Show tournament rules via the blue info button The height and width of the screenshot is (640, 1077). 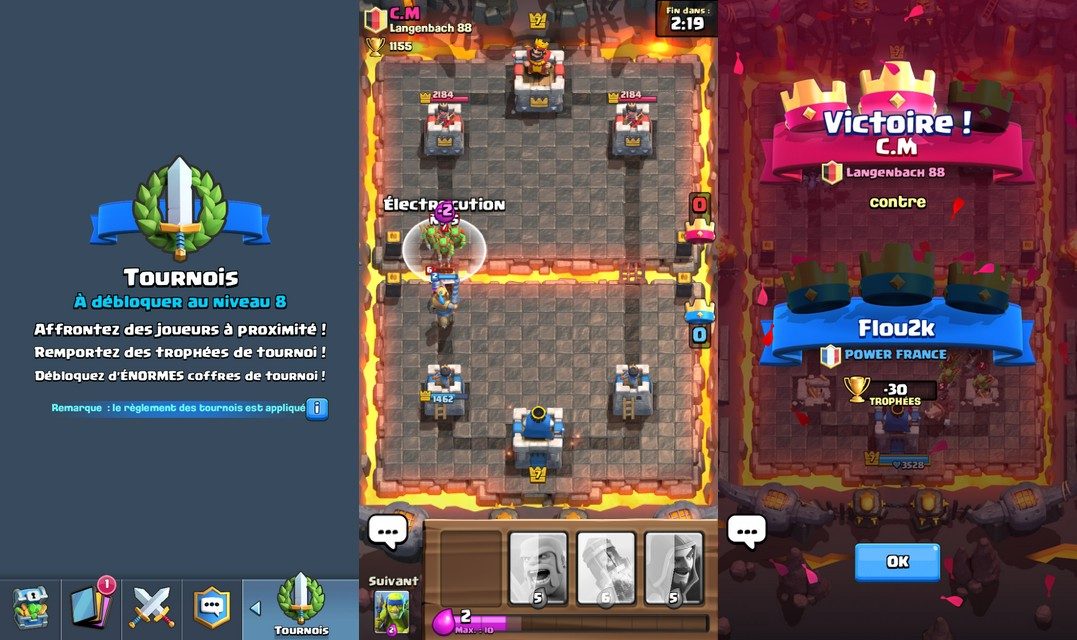coord(317,408)
